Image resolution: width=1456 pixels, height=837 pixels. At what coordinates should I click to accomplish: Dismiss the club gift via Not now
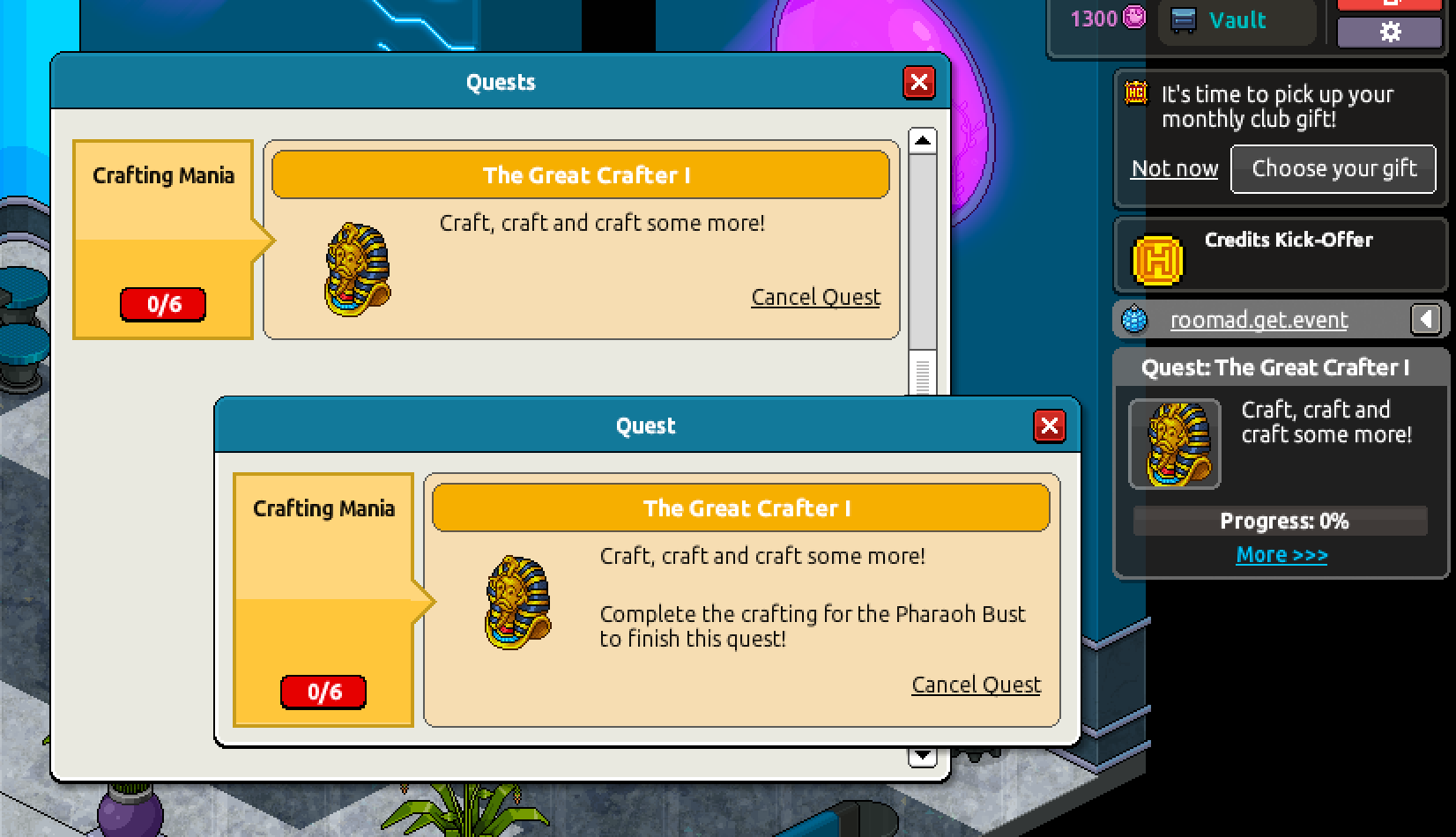pyautogui.click(x=1174, y=168)
